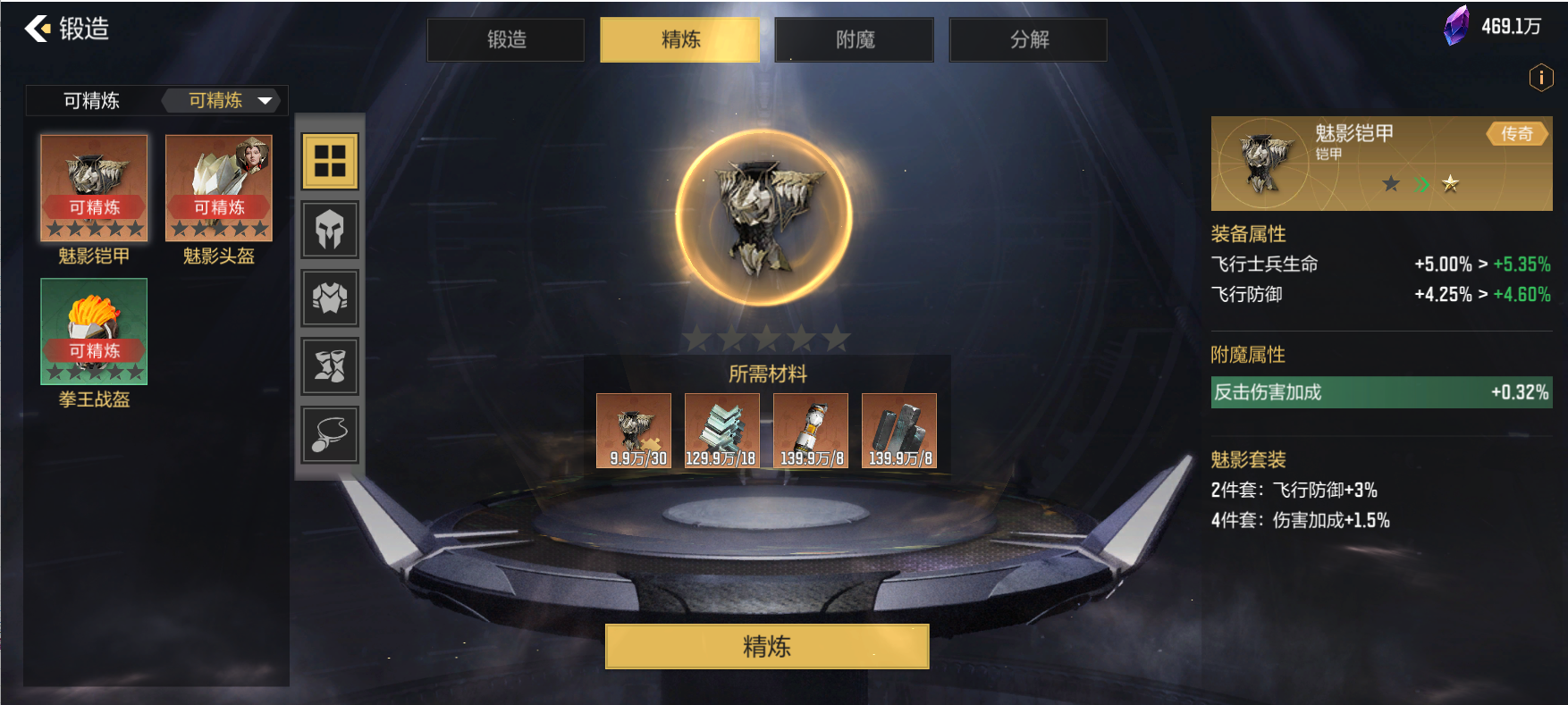Show all equipment with the grid filter
Screen dimensions: 1568x705
point(330,162)
